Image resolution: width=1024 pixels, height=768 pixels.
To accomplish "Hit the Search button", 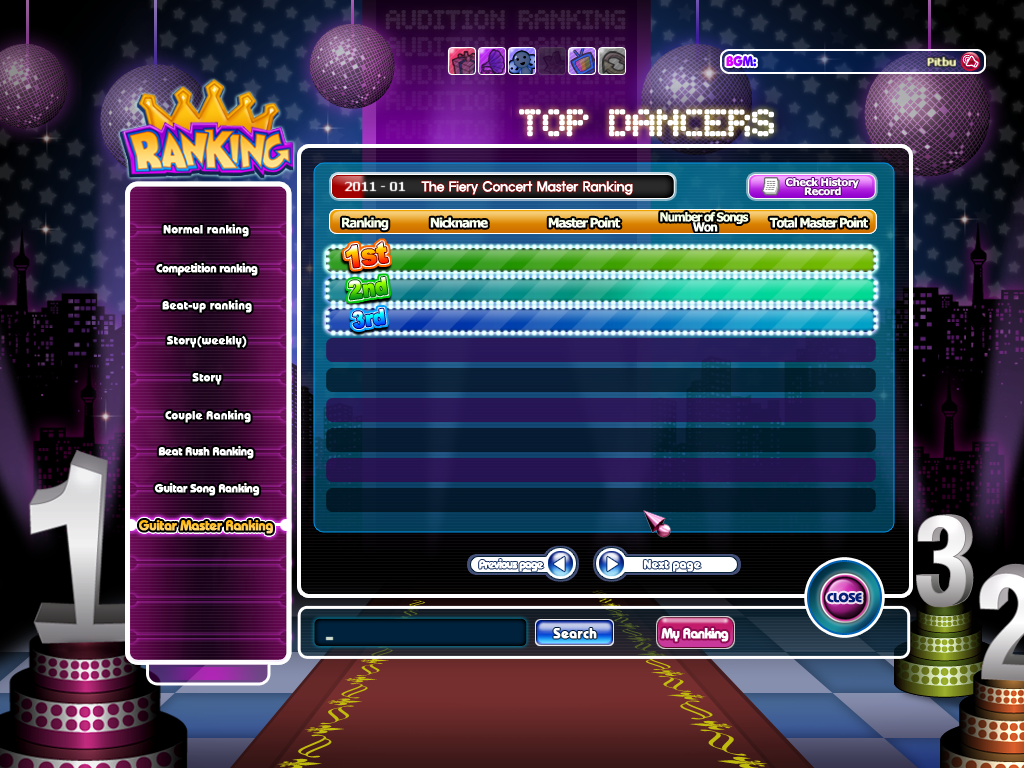I will 574,633.
